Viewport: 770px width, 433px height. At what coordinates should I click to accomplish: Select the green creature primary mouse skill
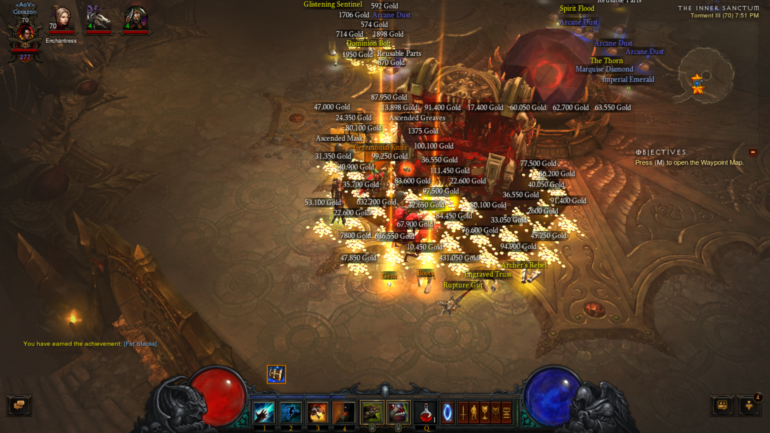[372, 411]
